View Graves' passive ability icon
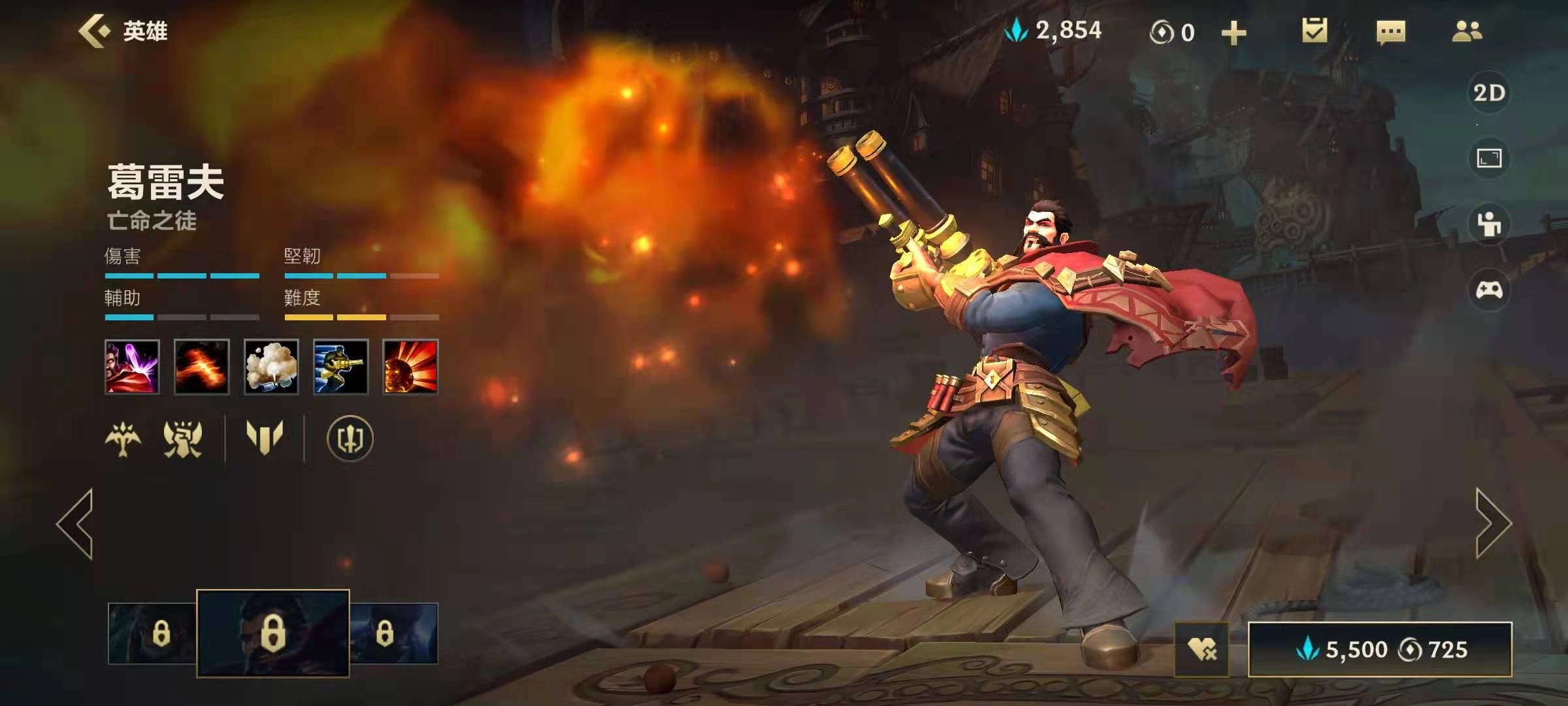 [132, 367]
